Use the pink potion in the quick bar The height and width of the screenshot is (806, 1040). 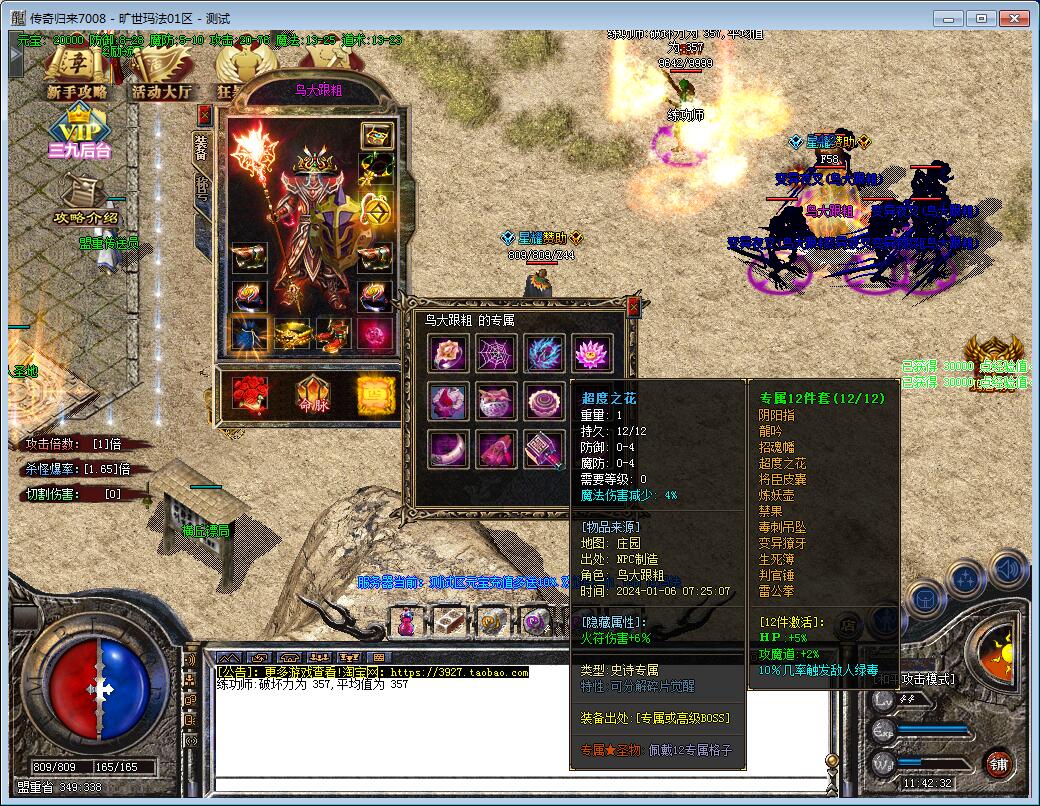pos(407,622)
